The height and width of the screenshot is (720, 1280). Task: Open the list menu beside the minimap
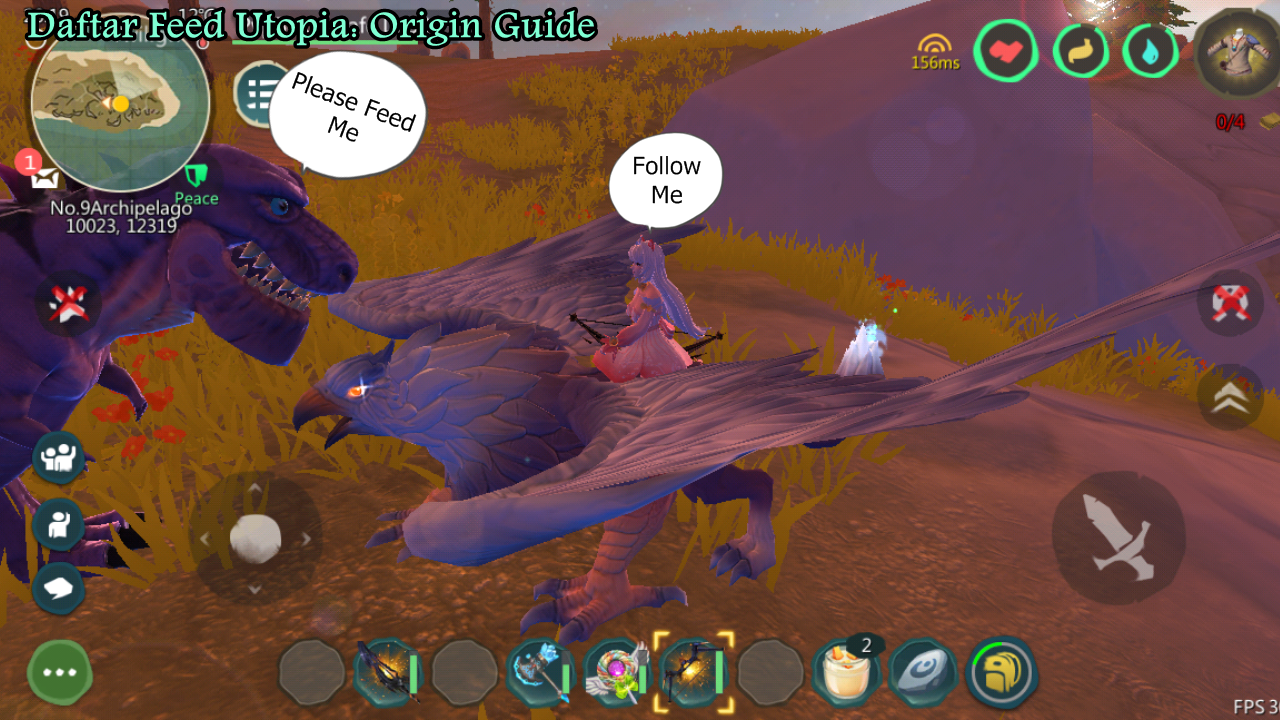(256, 90)
